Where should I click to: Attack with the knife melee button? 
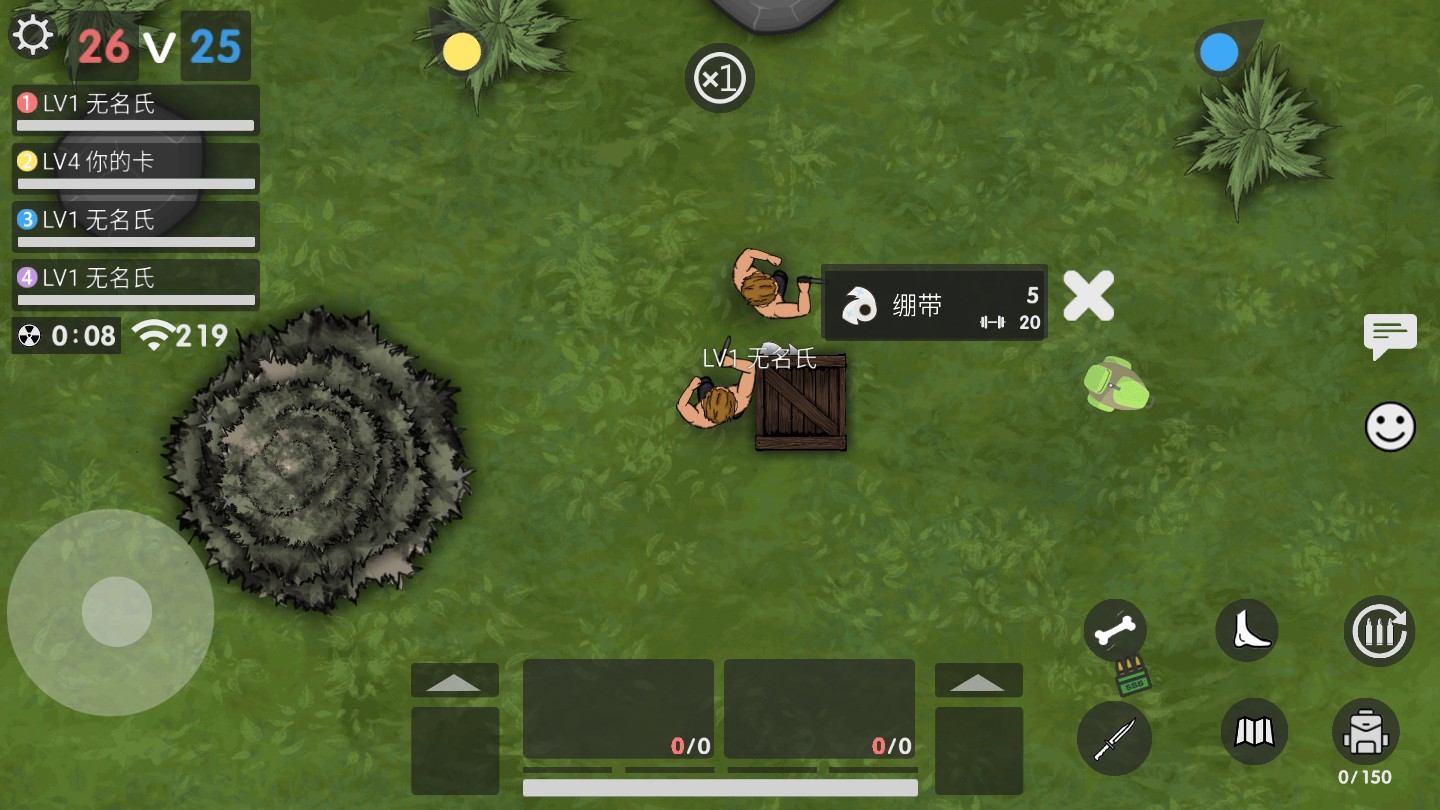click(1114, 738)
